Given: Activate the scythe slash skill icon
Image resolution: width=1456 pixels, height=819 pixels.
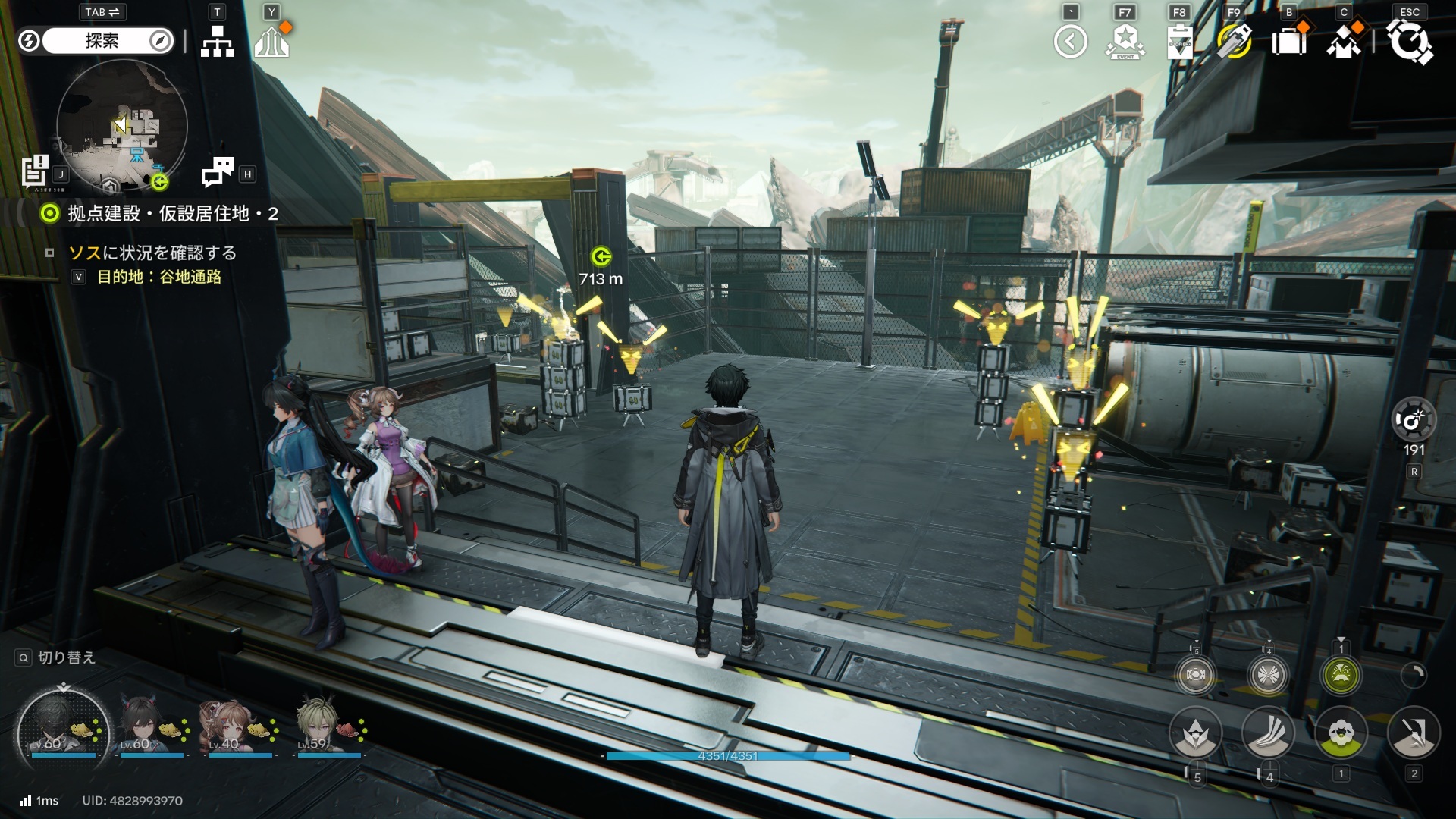Looking at the screenshot, I should click(1414, 733).
